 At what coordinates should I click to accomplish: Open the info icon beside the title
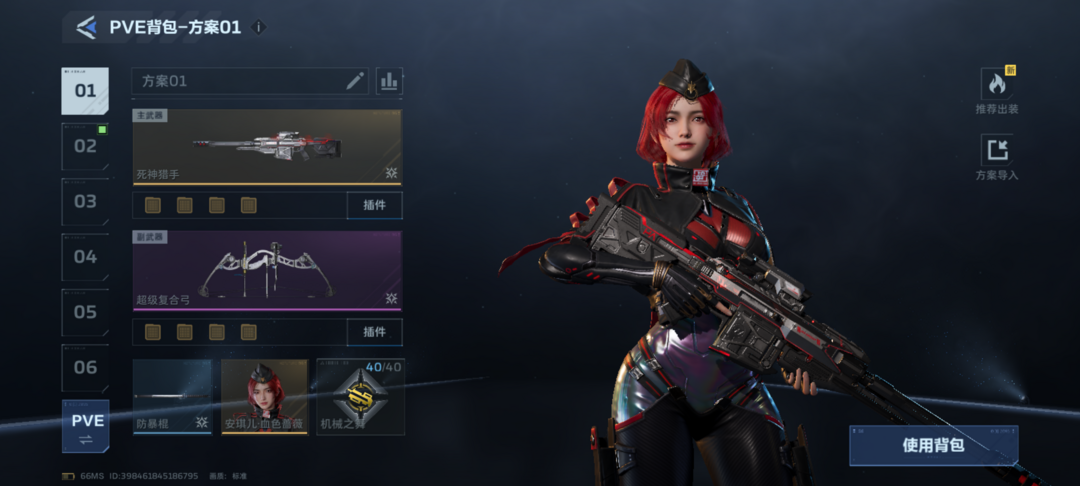[259, 28]
